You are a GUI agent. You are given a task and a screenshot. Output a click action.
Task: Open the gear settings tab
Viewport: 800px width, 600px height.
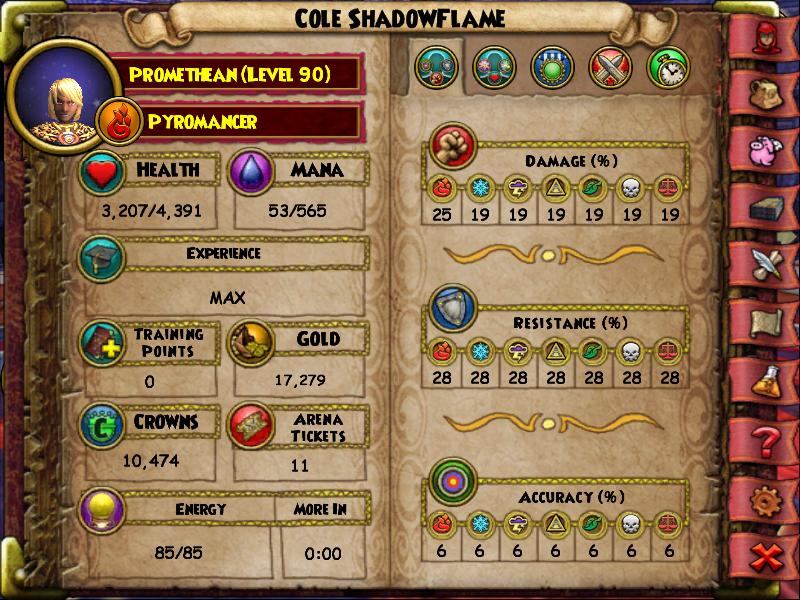[x=766, y=500]
